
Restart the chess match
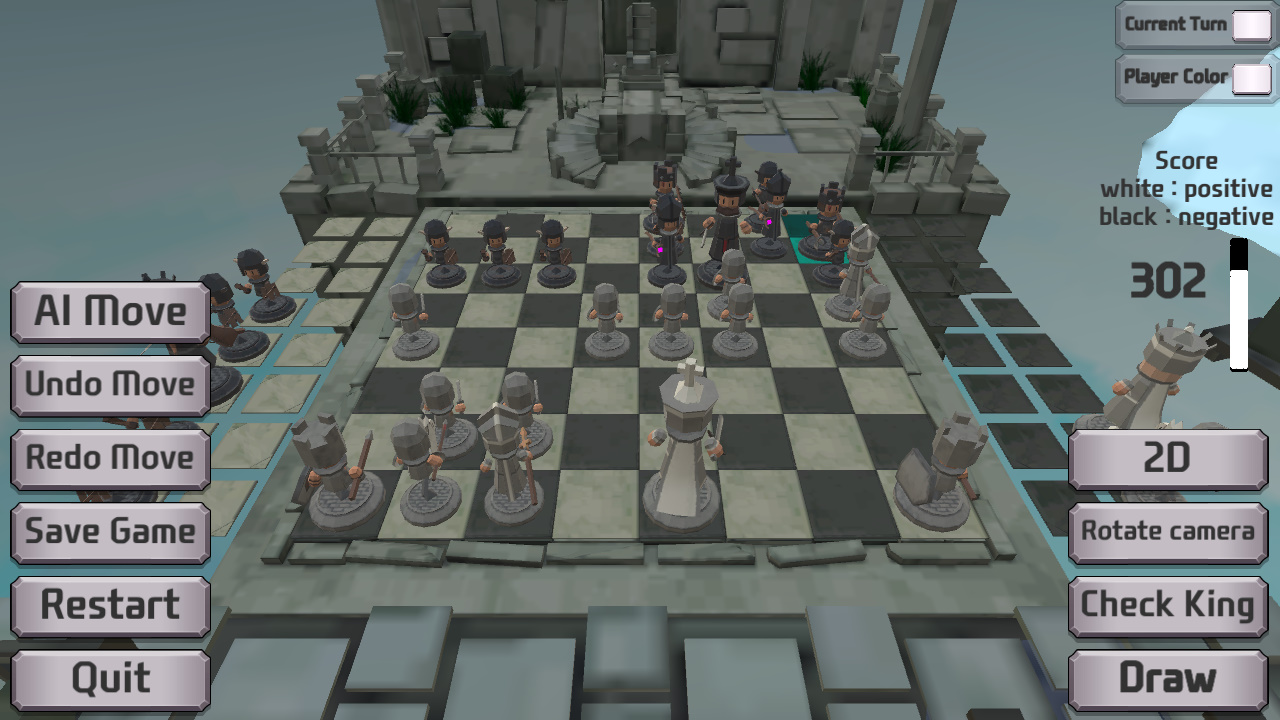pos(108,605)
